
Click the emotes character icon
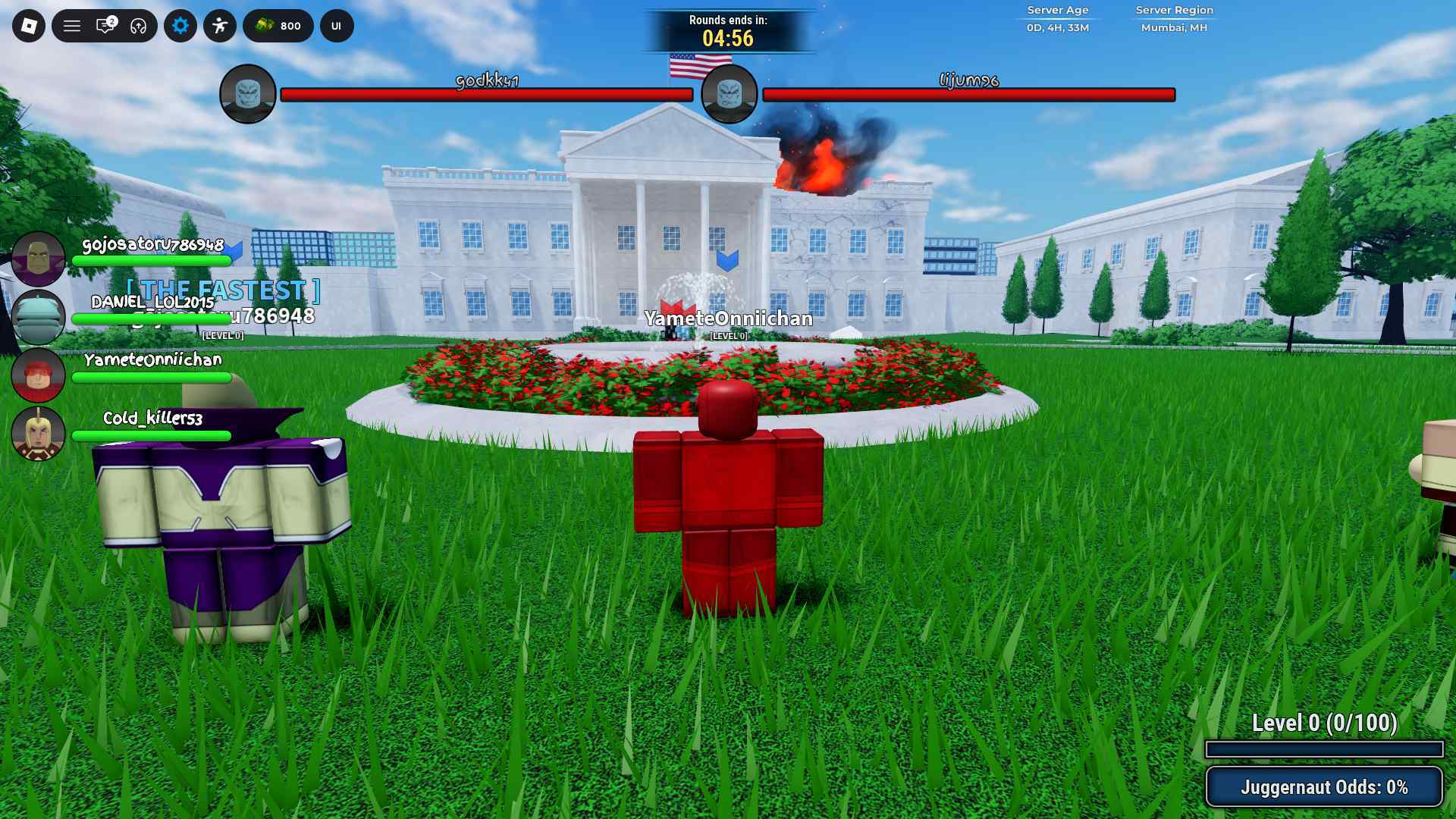(221, 25)
